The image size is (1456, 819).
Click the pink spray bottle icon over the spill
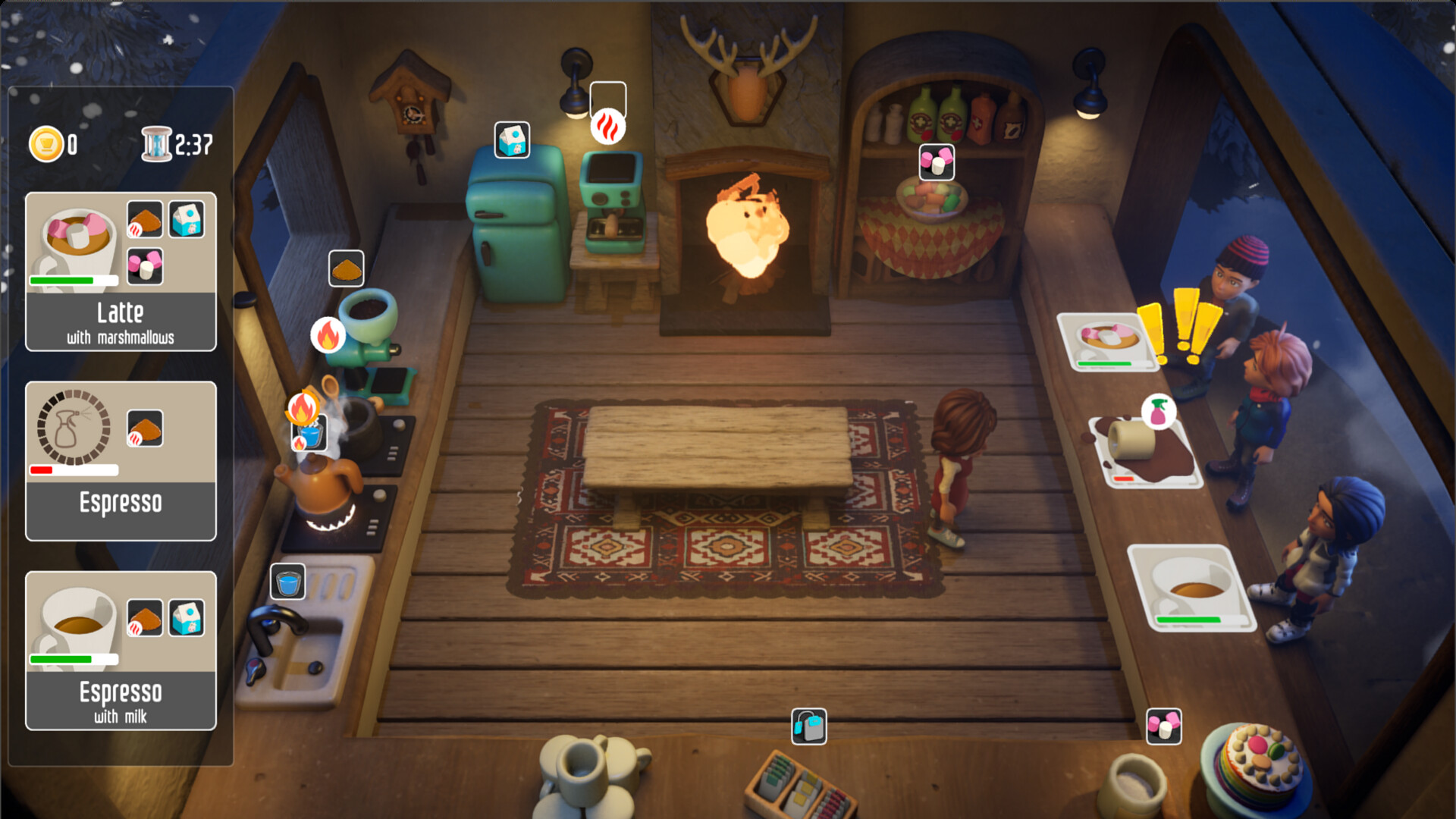1158,412
